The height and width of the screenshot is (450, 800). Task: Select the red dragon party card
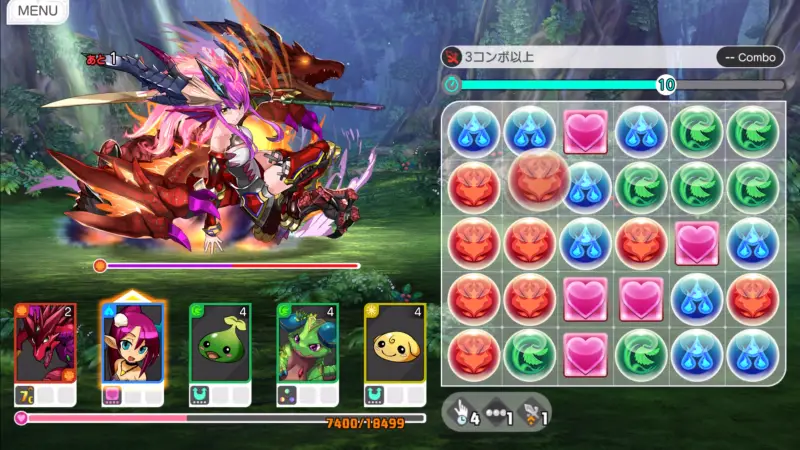[x=45, y=343]
